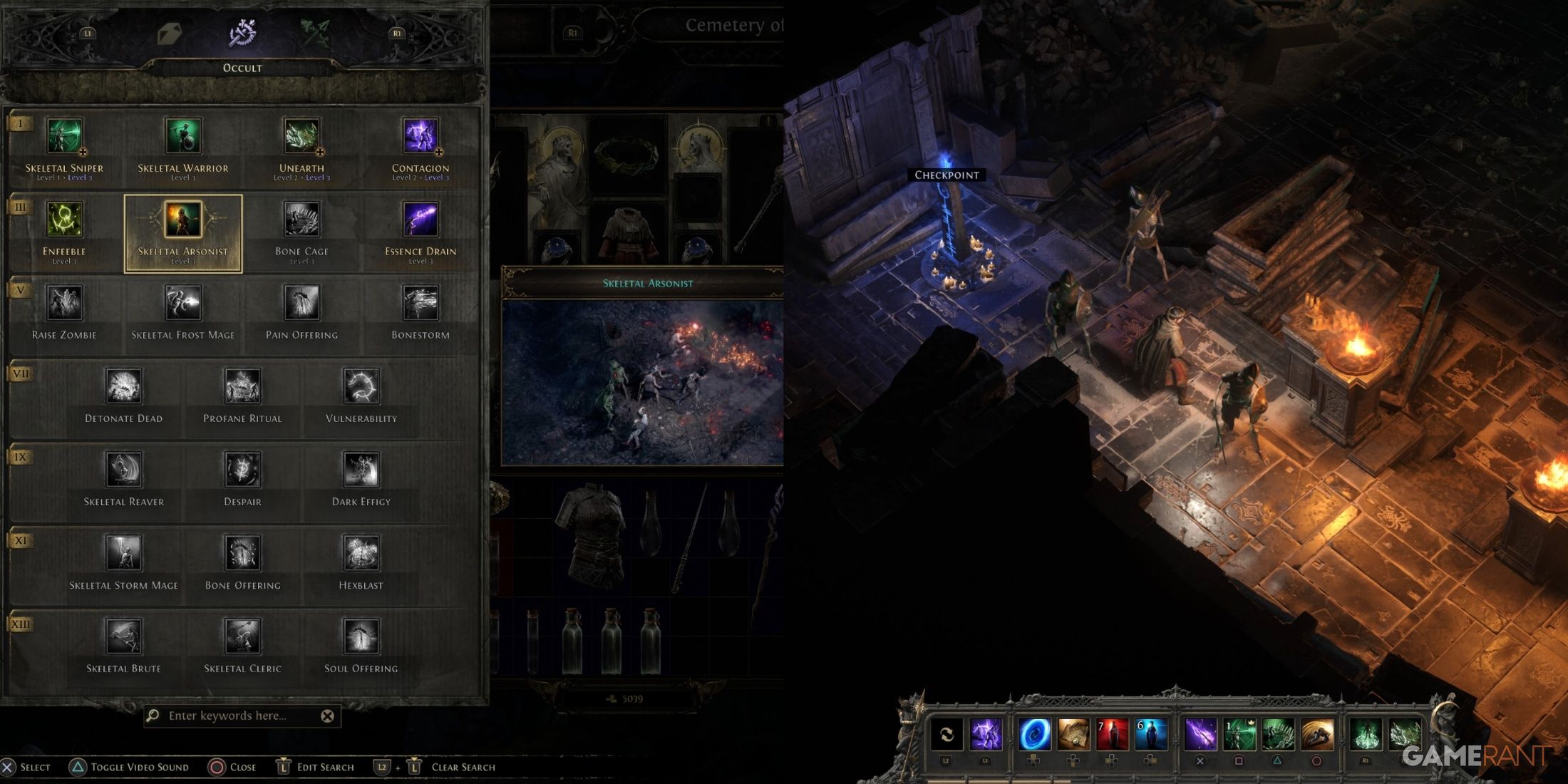Pick the Raise Zombie skill icon
This screenshot has width=1568, height=784.
click(63, 302)
